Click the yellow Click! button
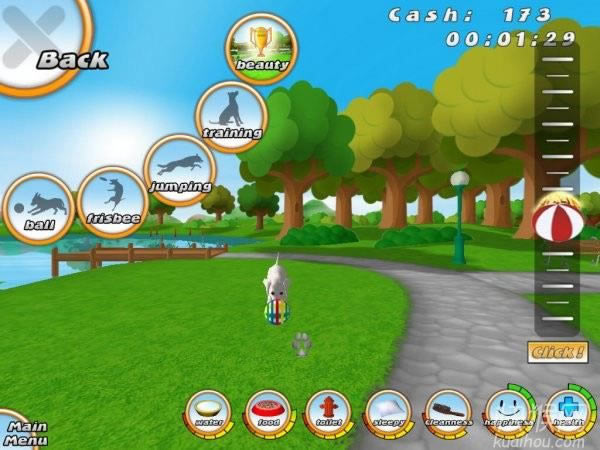Screen dimensions: 600x450 coord(558,352)
